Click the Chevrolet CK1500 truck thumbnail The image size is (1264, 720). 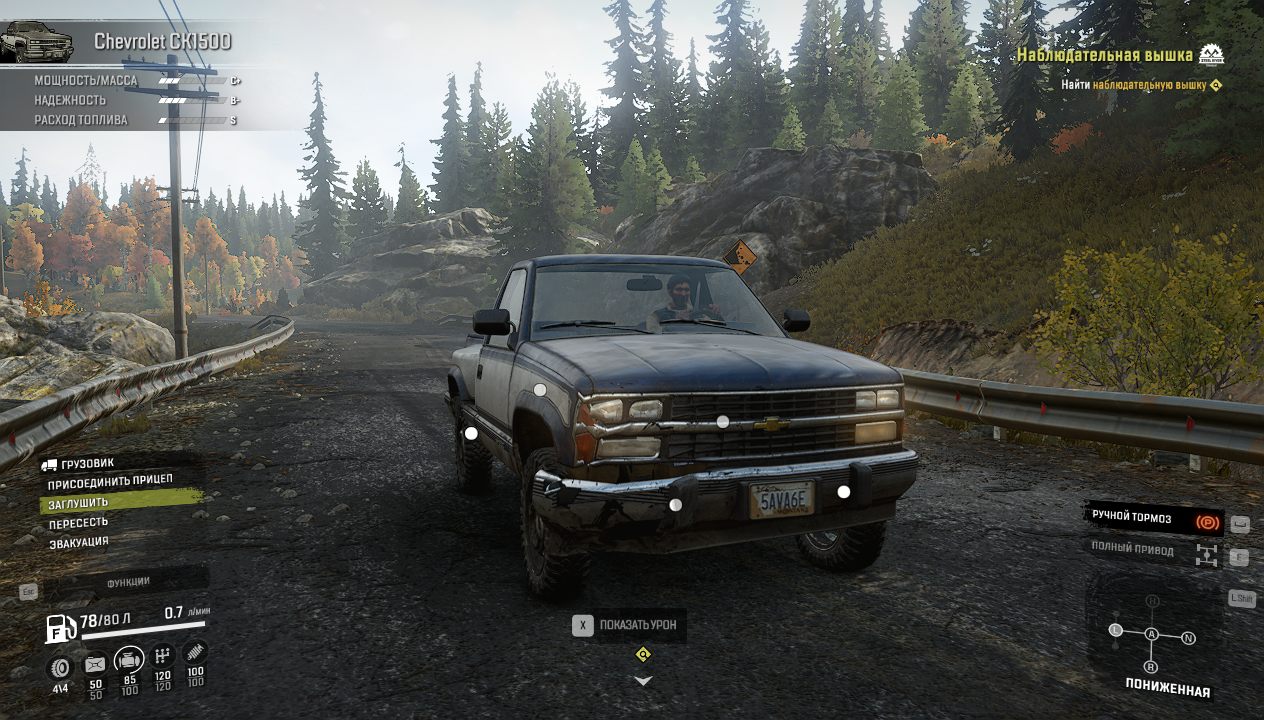click(37, 42)
